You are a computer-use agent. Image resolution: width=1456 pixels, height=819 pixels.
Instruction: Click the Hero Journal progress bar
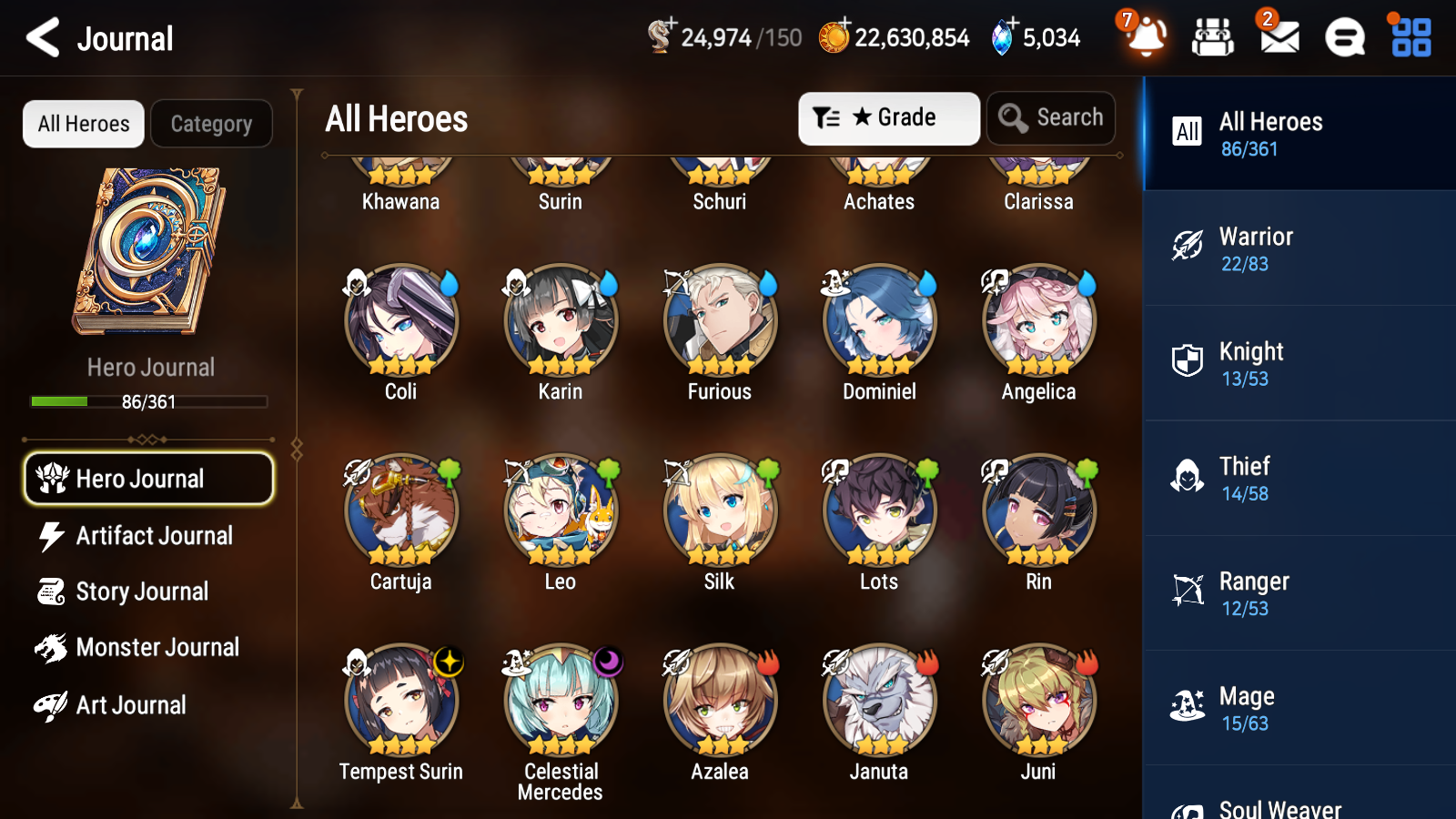tap(149, 401)
